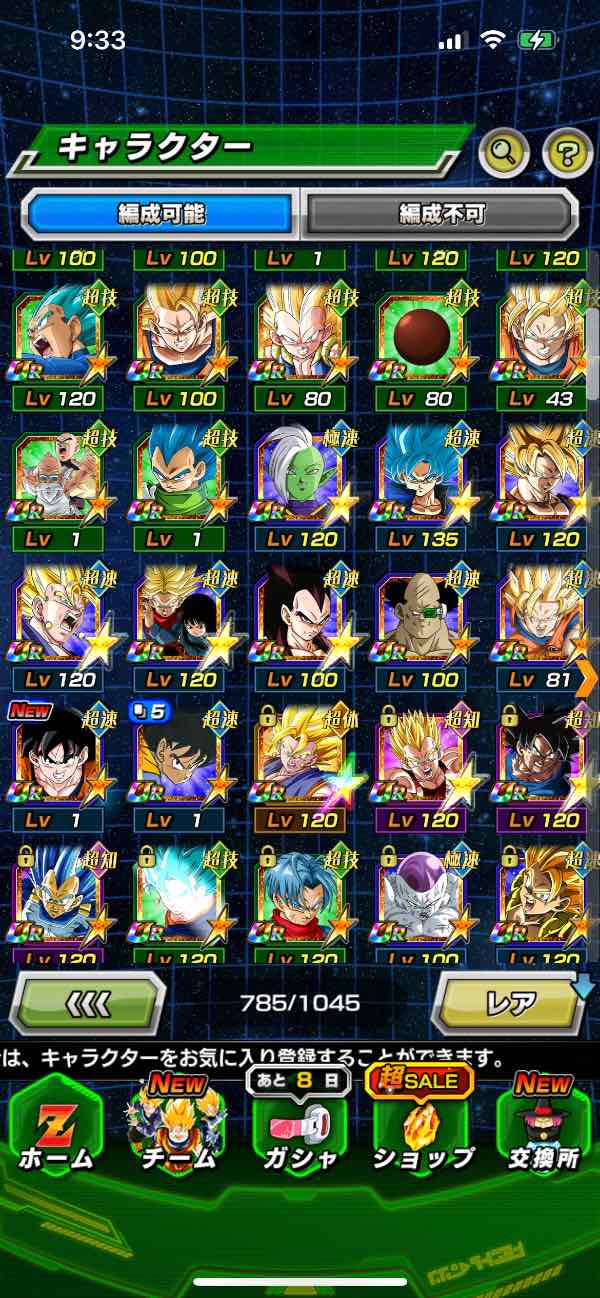
Task: Open the チーム menu
Action: (x=177, y=1125)
